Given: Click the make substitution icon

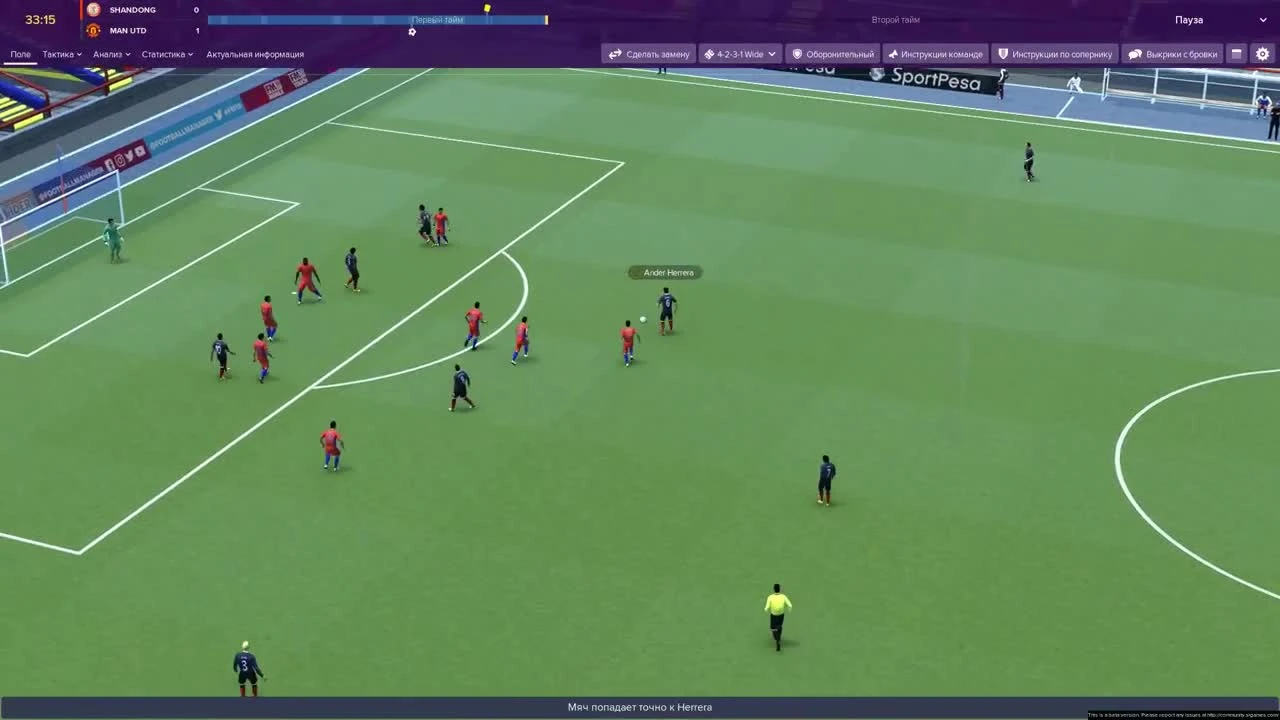Looking at the screenshot, I should click(x=615, y=54).
